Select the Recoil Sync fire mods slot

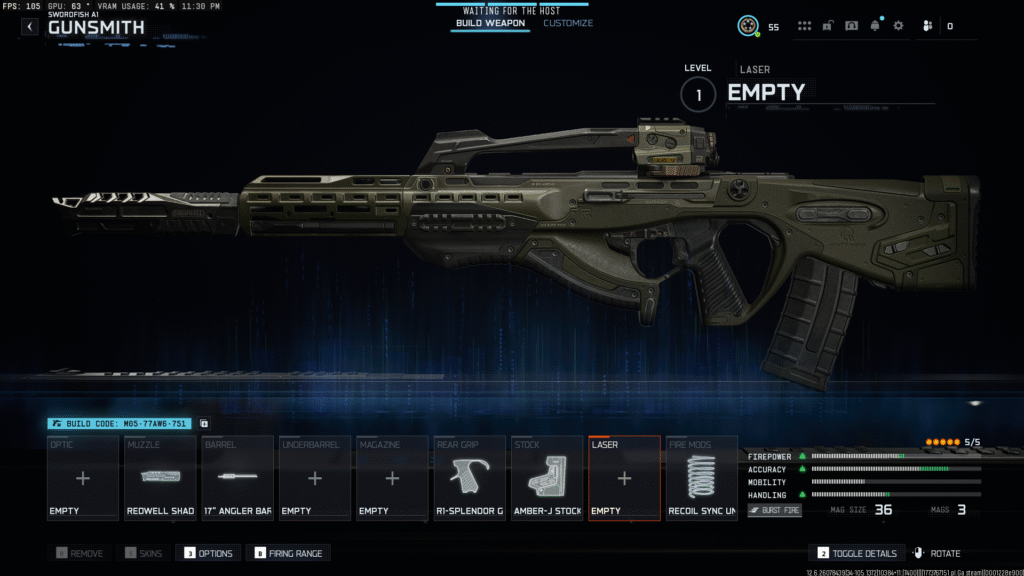(701, 478)
